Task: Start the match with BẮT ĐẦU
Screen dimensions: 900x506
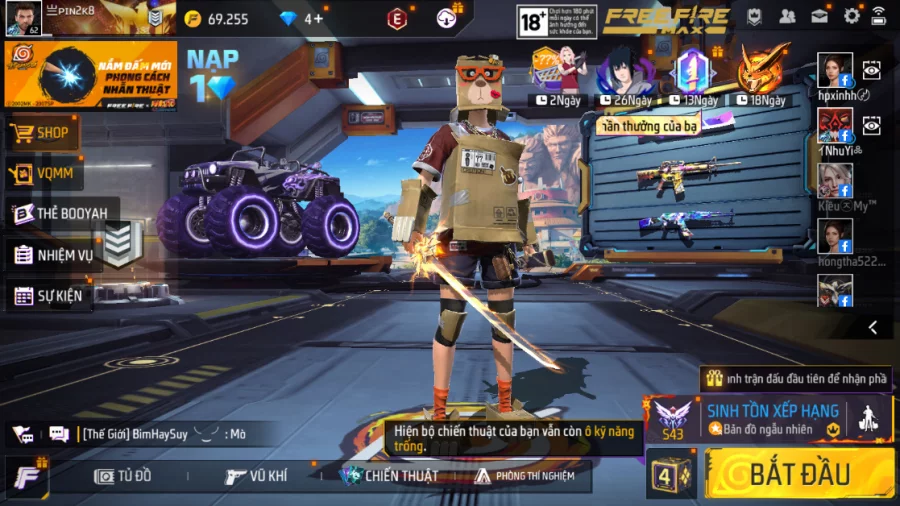Action: (799, 473)
